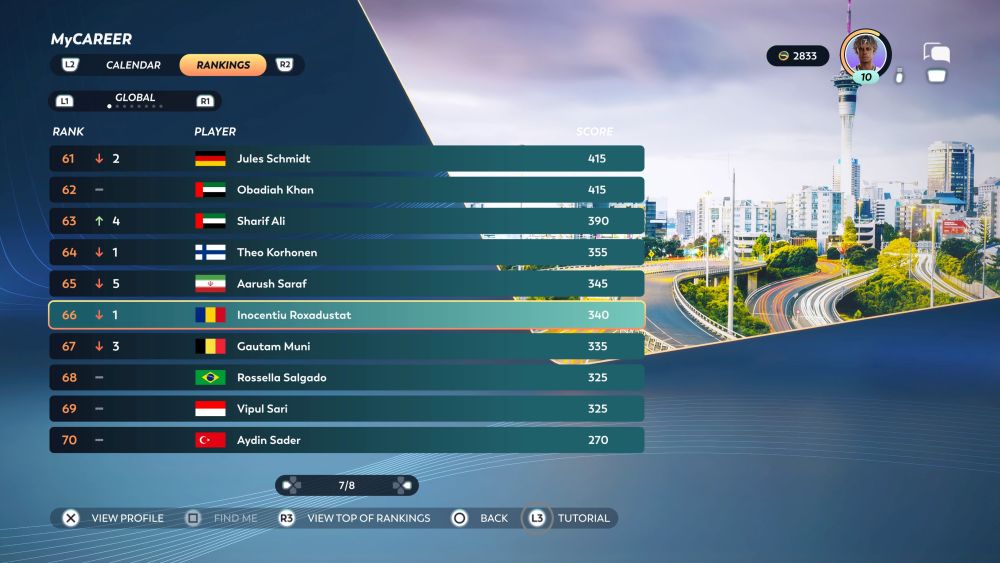Viewport: 1000px width, 563px height.
Task: Choose Aydin Sader's ranking entry
Action: 346,440
